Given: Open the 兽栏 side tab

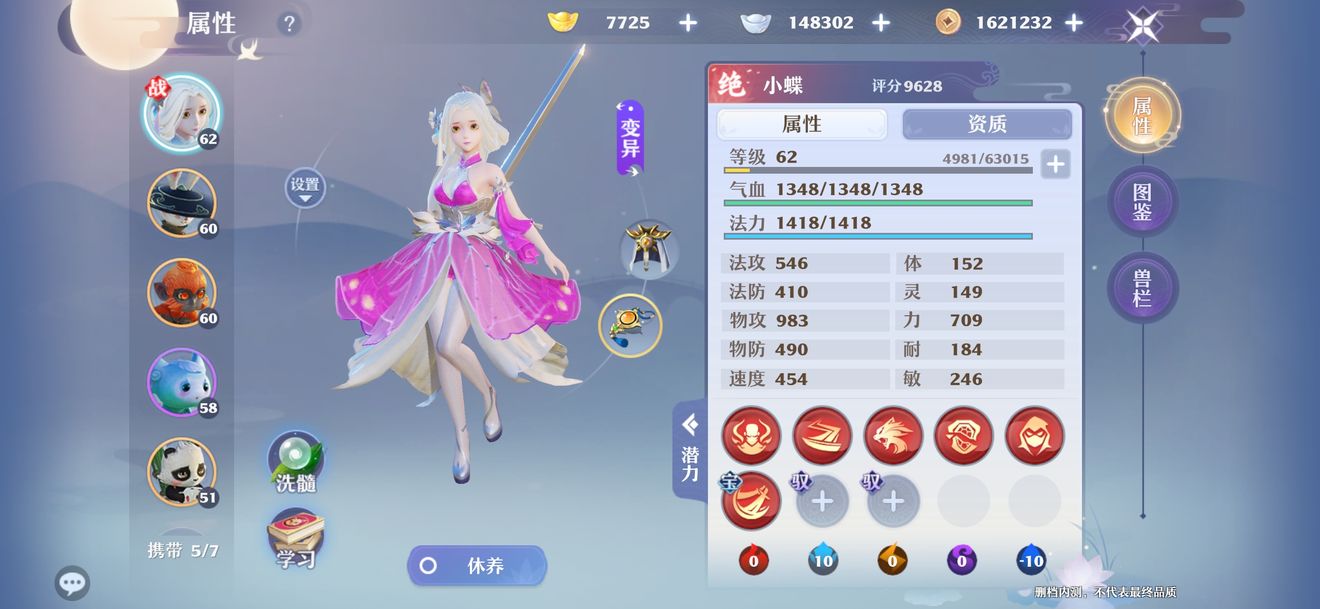Looking at the screenshot, I should (x=1142, y=287).
